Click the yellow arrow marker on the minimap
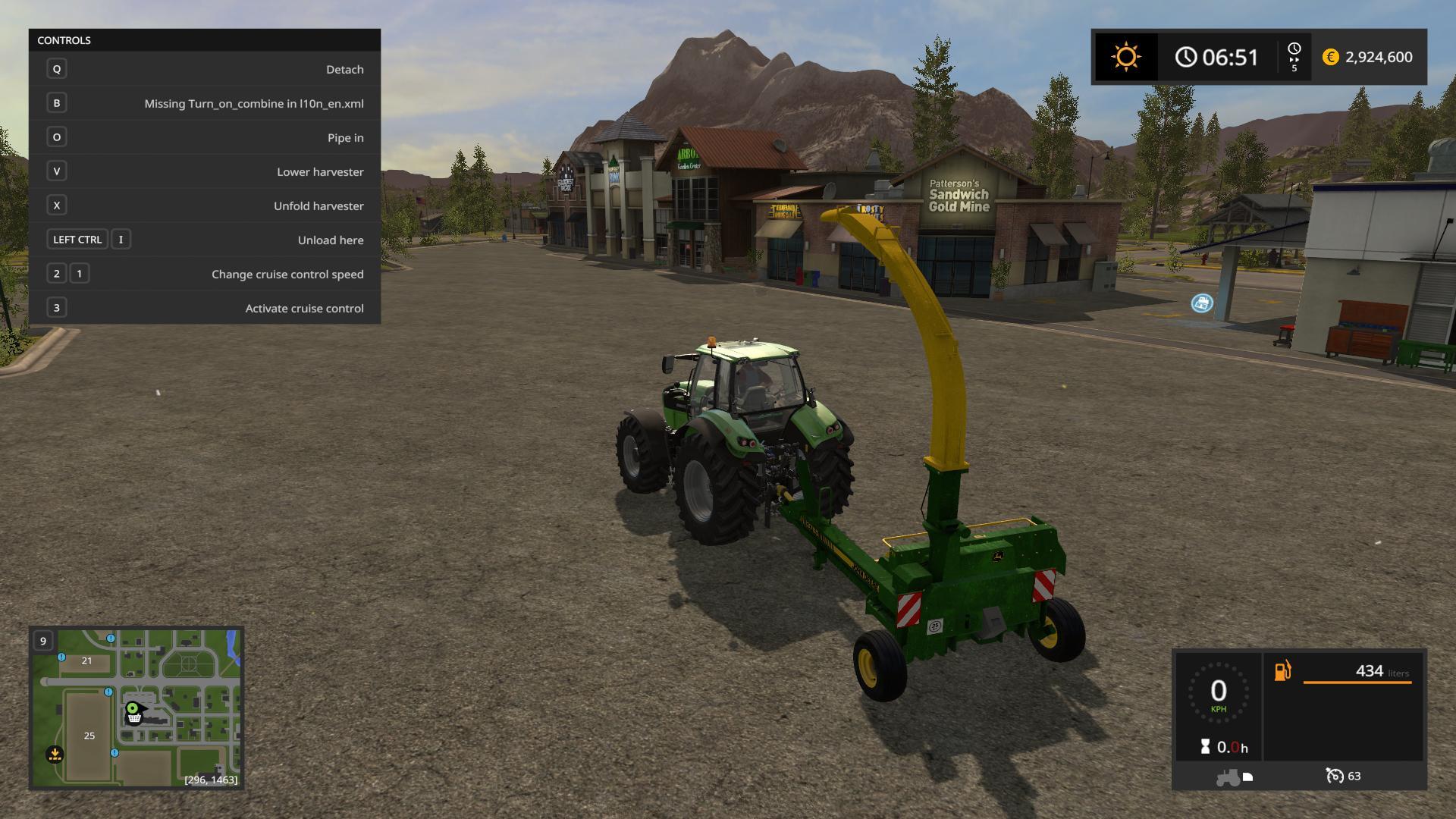Screen dimensions: 1456x819 (55, 755)
